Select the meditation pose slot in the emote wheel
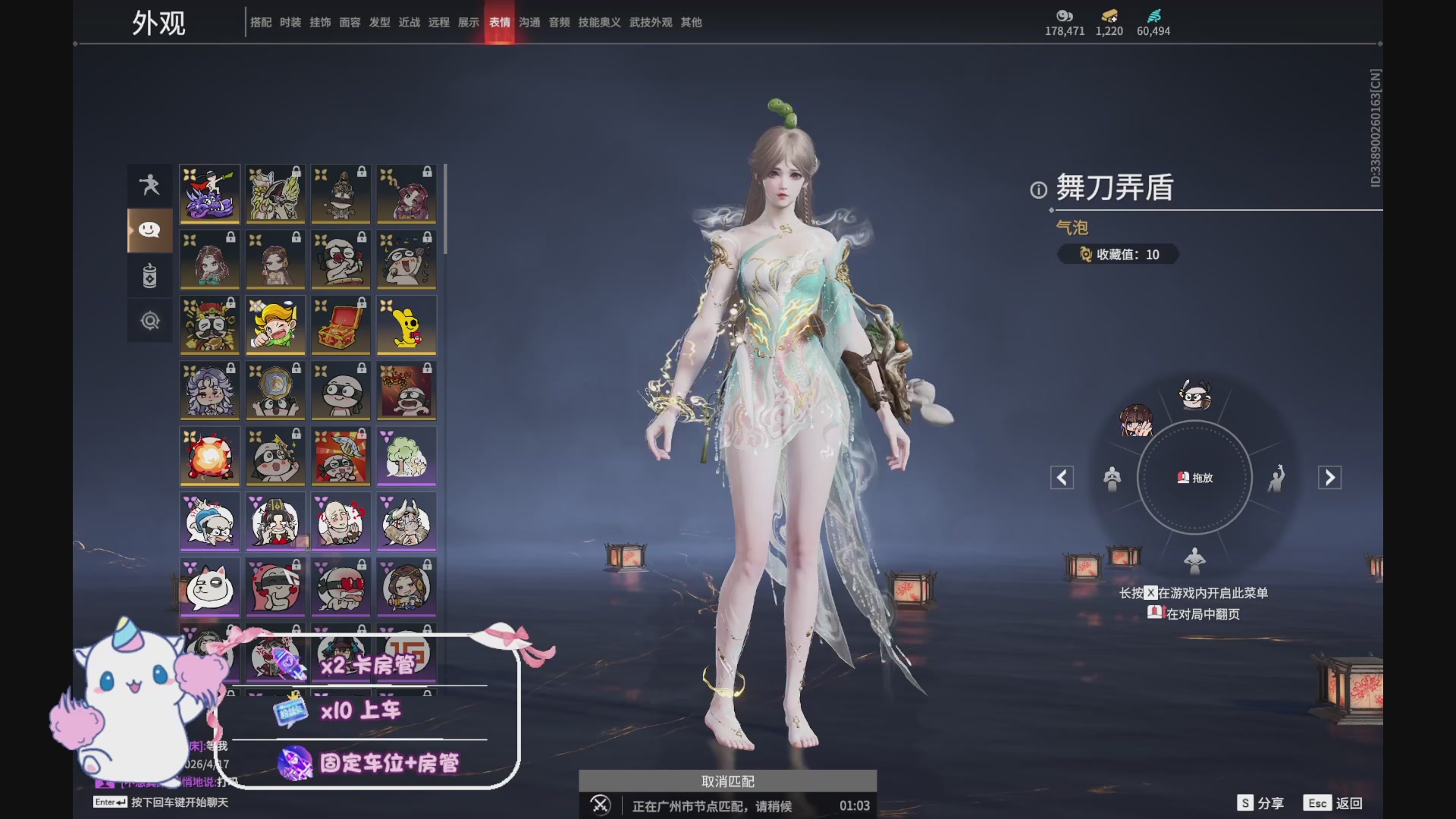This screenshot has width=1456, height=819. 1112,478
